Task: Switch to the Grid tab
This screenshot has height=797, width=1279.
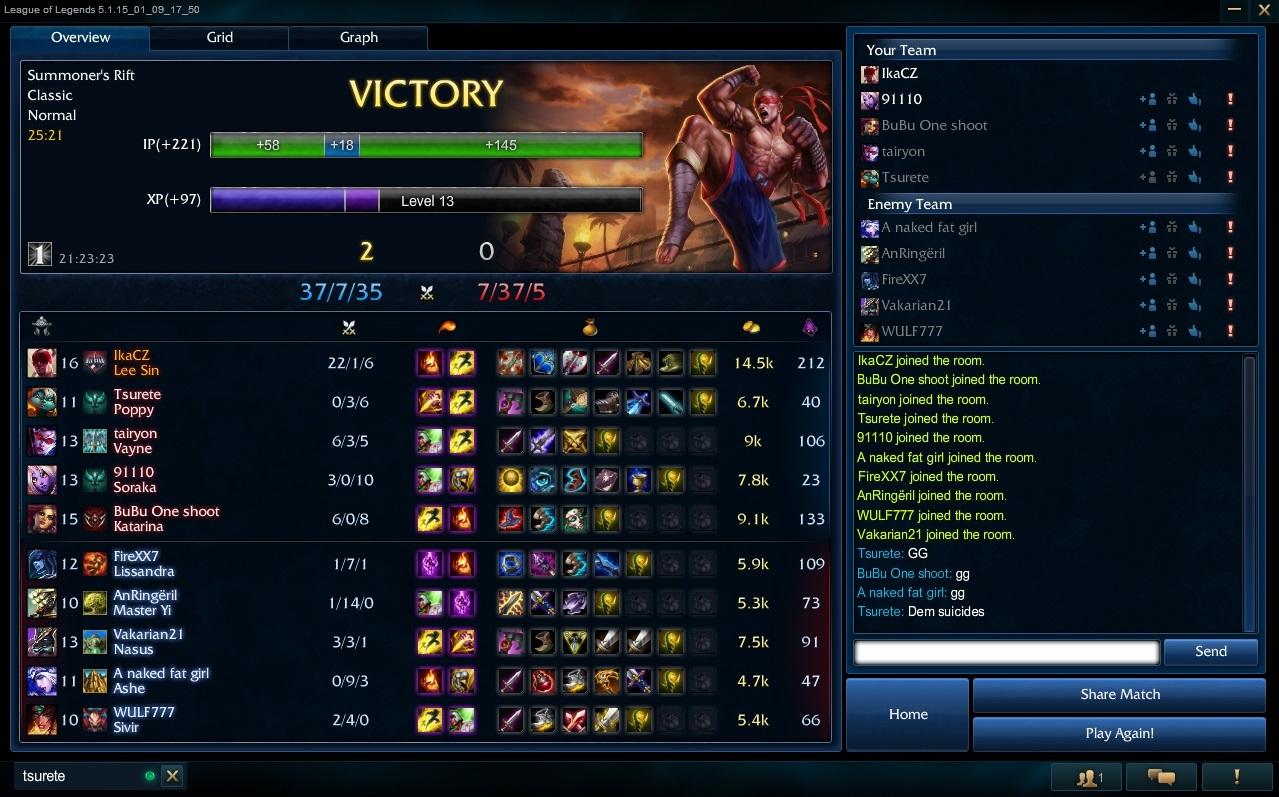Action: click(x=219, y=38)
